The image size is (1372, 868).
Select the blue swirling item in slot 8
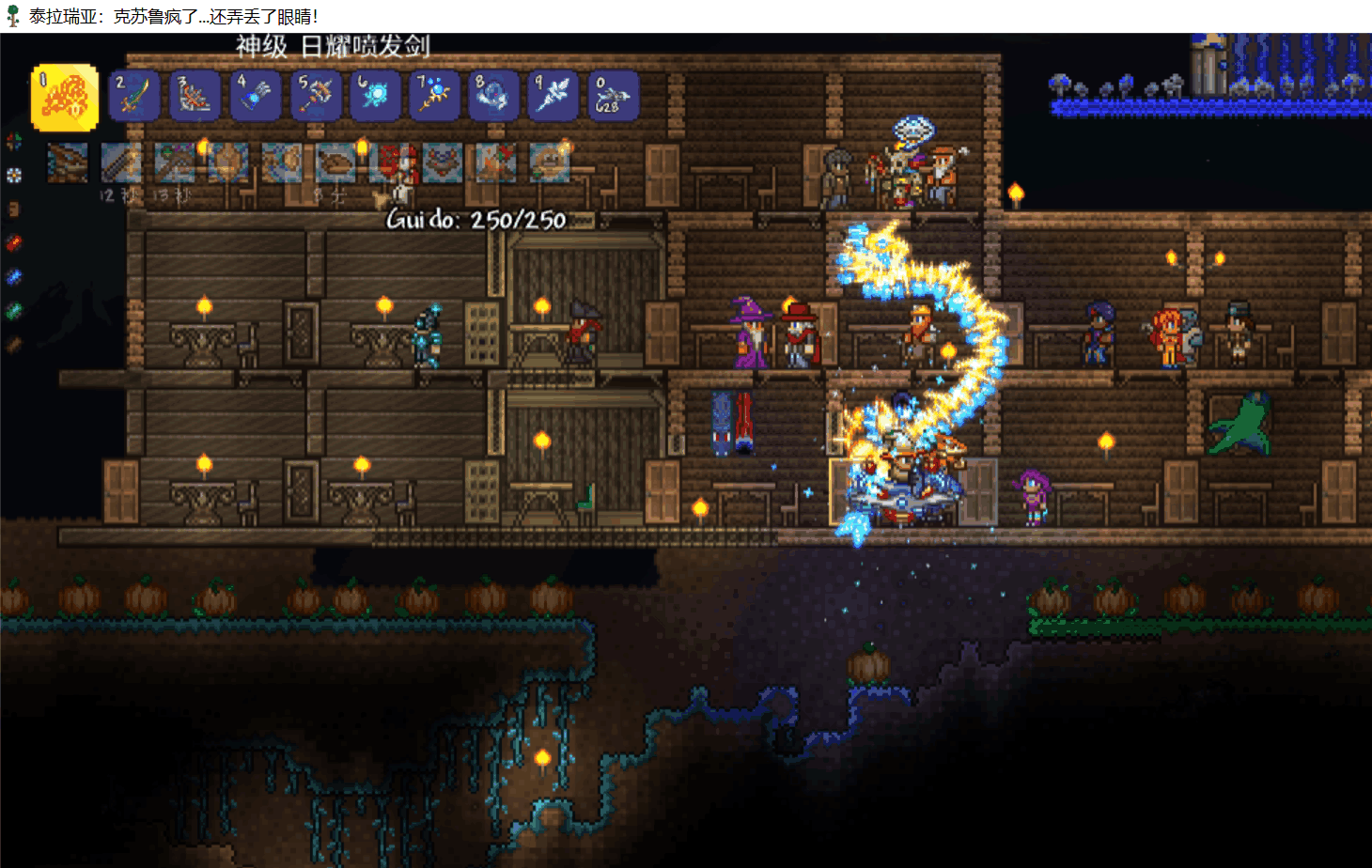pyautogui.click(x=493, y=96)
